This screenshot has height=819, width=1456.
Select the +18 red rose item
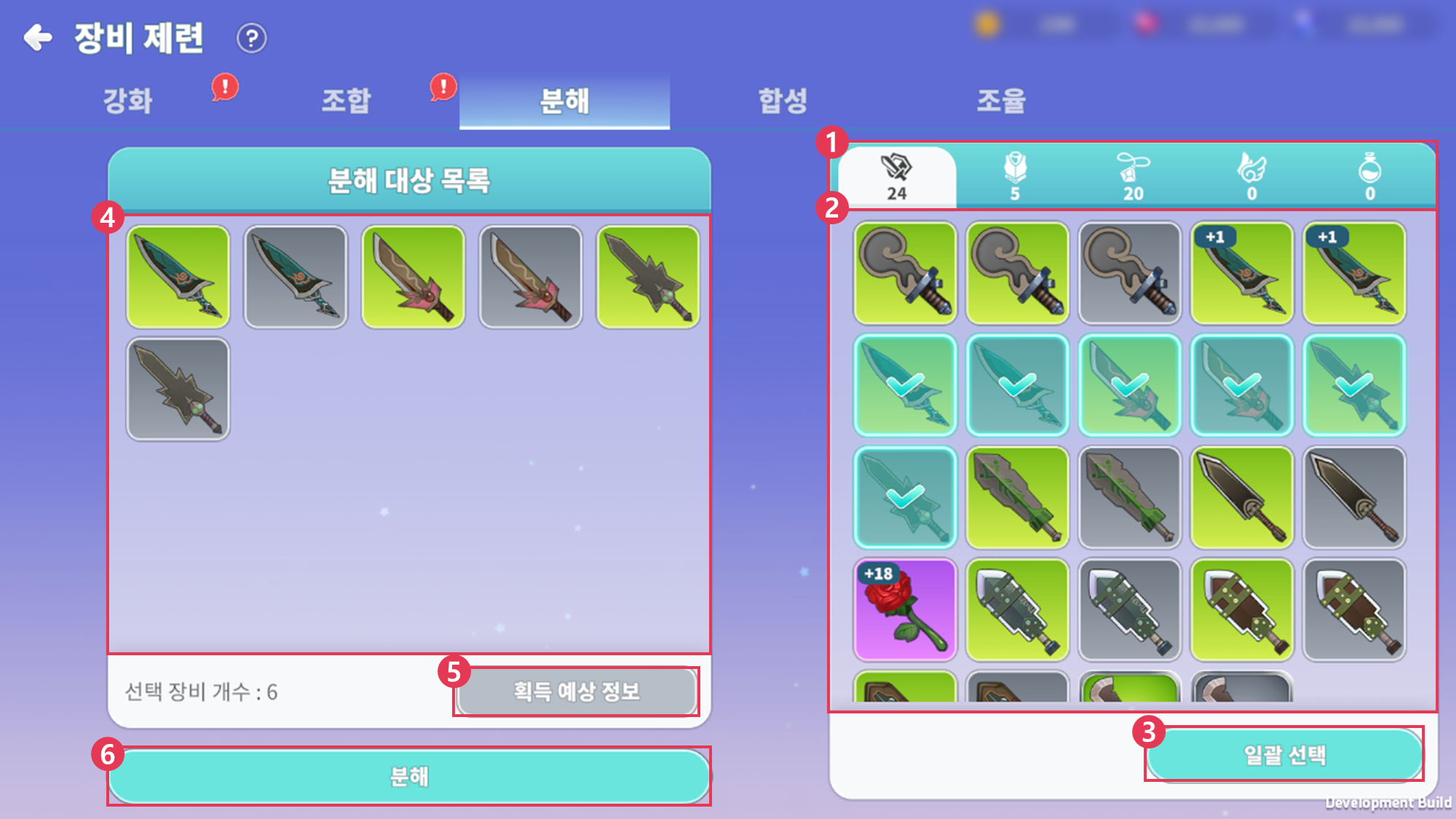point(905,610)
